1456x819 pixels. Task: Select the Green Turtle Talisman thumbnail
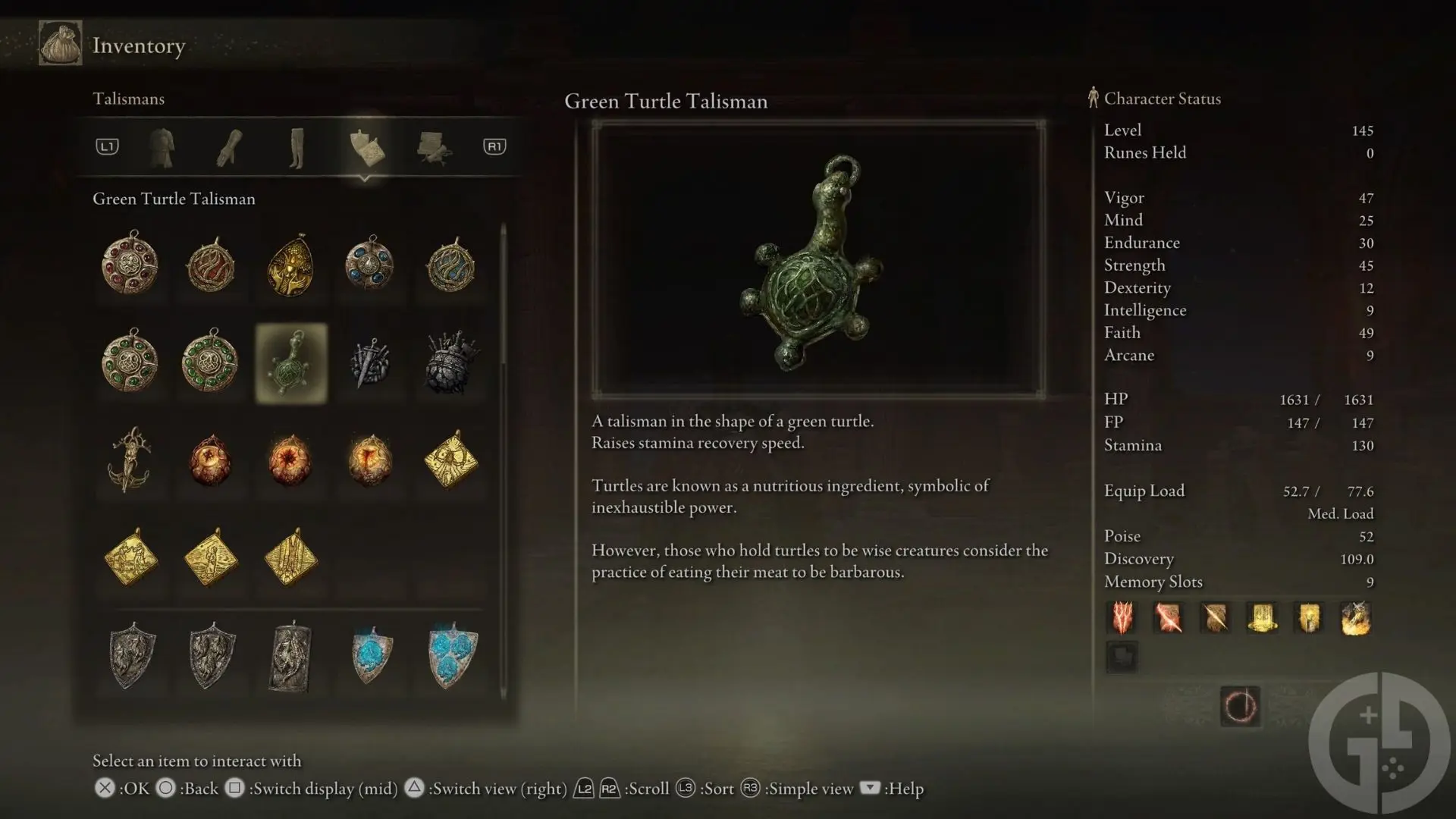click(290, 362)
